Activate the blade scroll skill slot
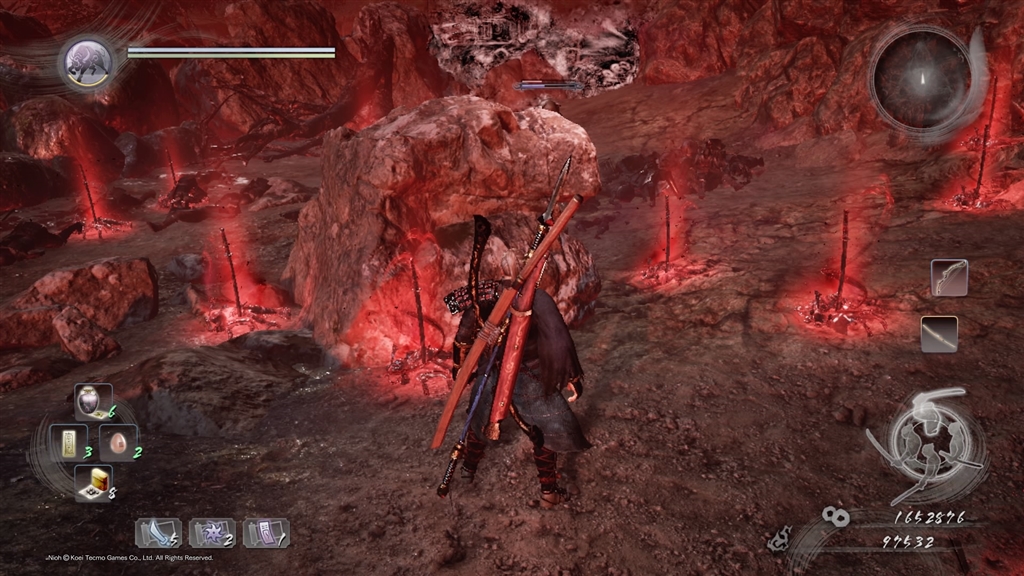Screen dimensions: 1024x576 click(157, 532)
